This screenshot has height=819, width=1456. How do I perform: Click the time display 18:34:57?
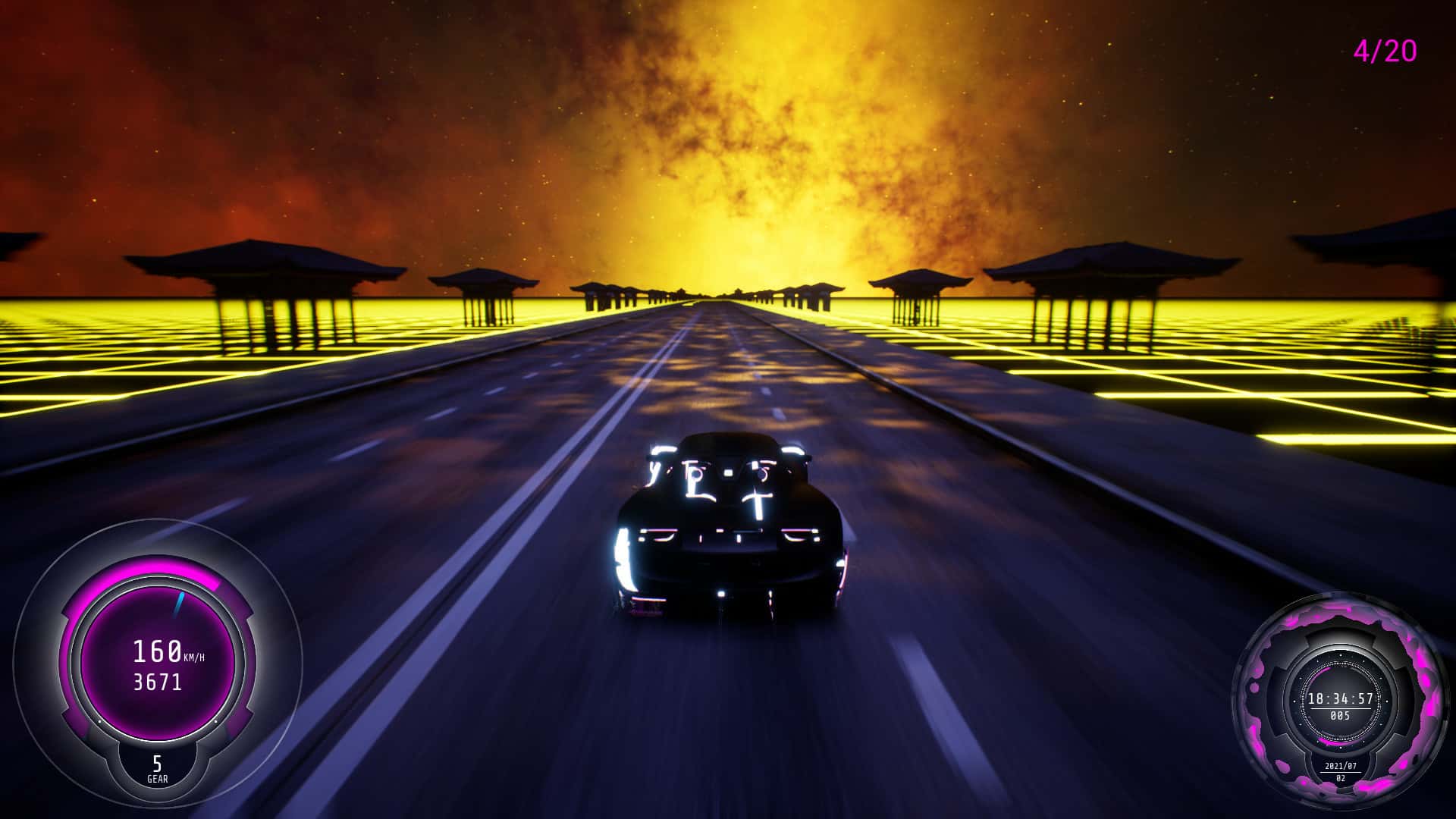coord(1341,698)
